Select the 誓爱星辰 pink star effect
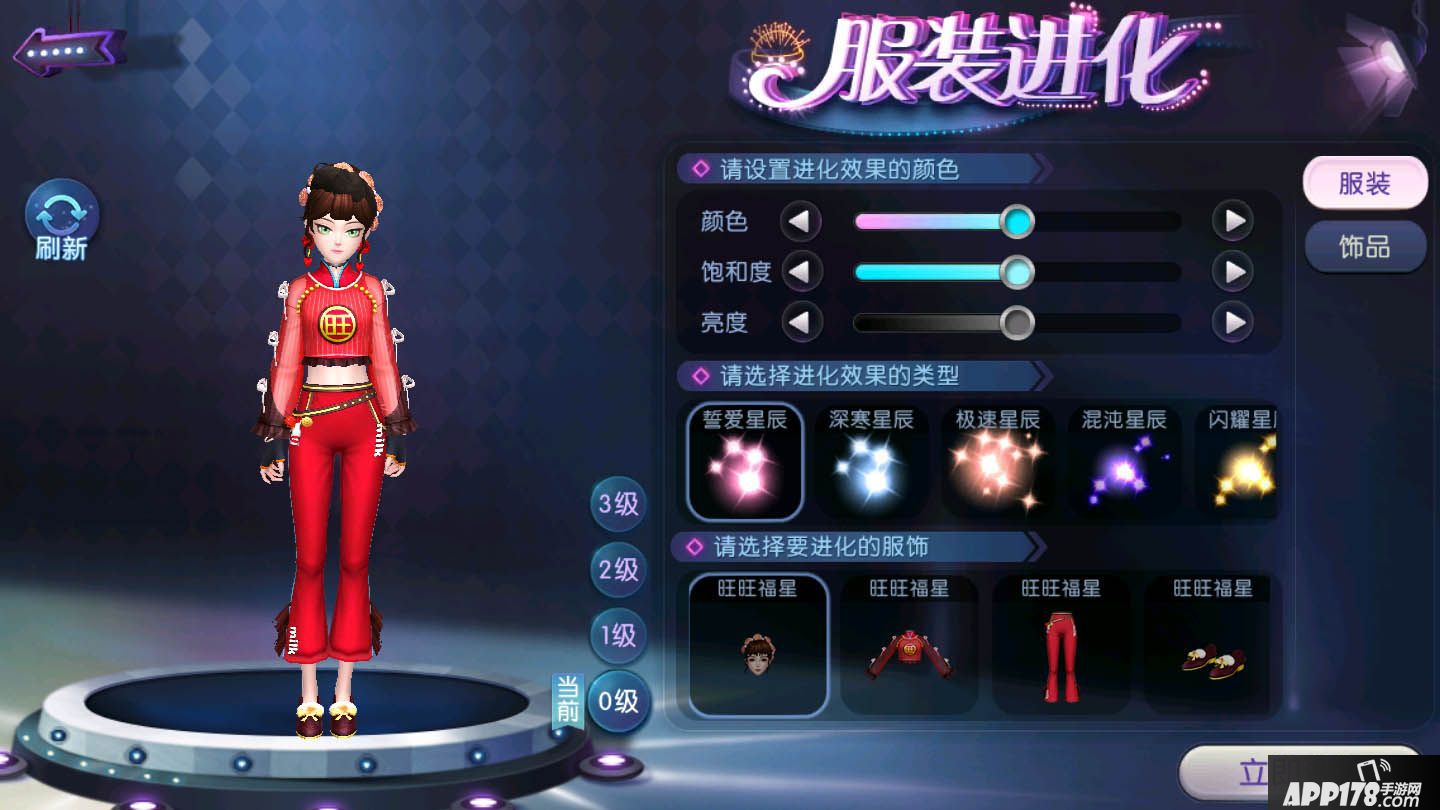Screen dimensions: 1440x810 pyautogui.click(x=744, y=460)
